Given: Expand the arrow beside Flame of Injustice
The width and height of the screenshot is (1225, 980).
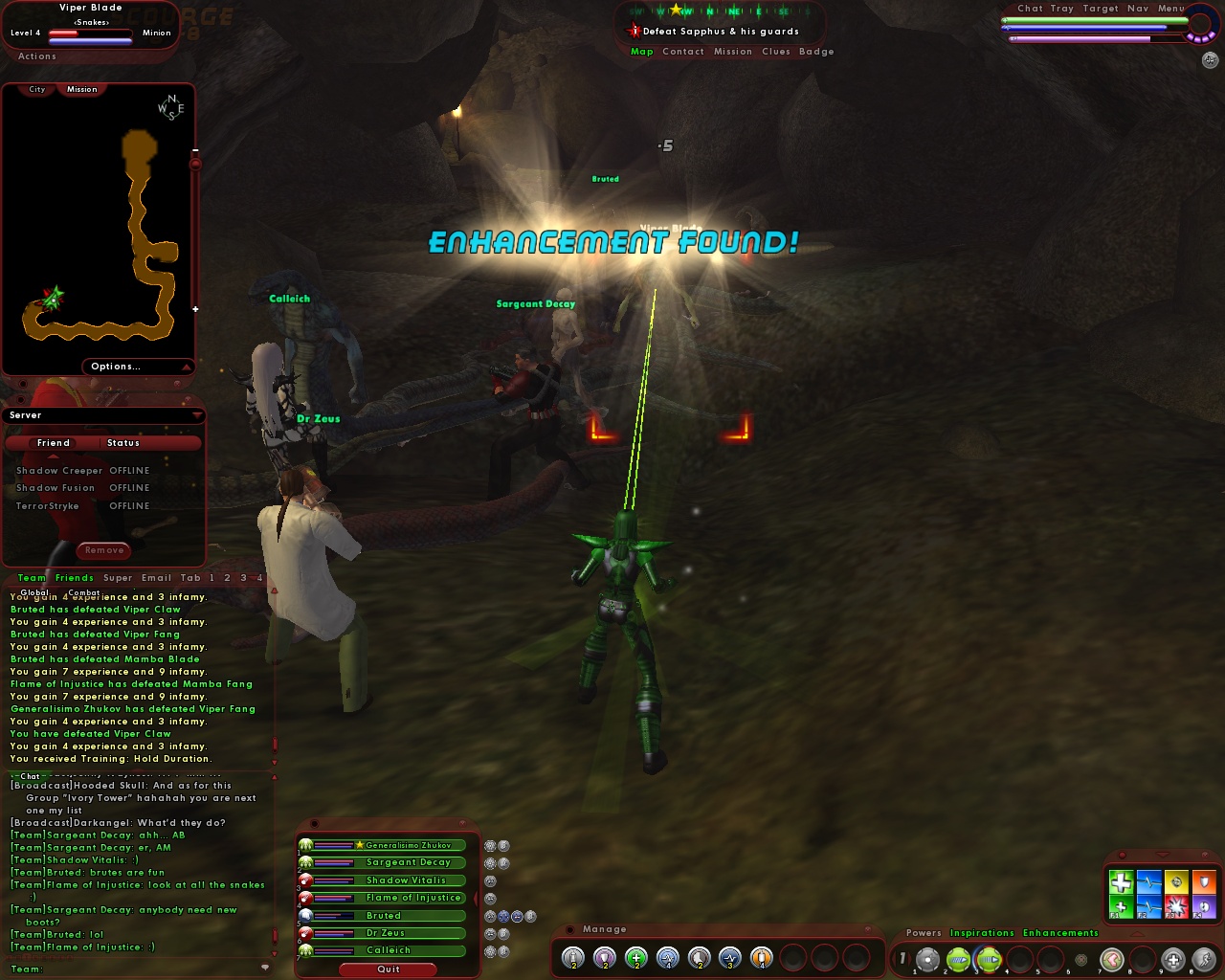Looking at the screenshot, I should tap(476, 898).
